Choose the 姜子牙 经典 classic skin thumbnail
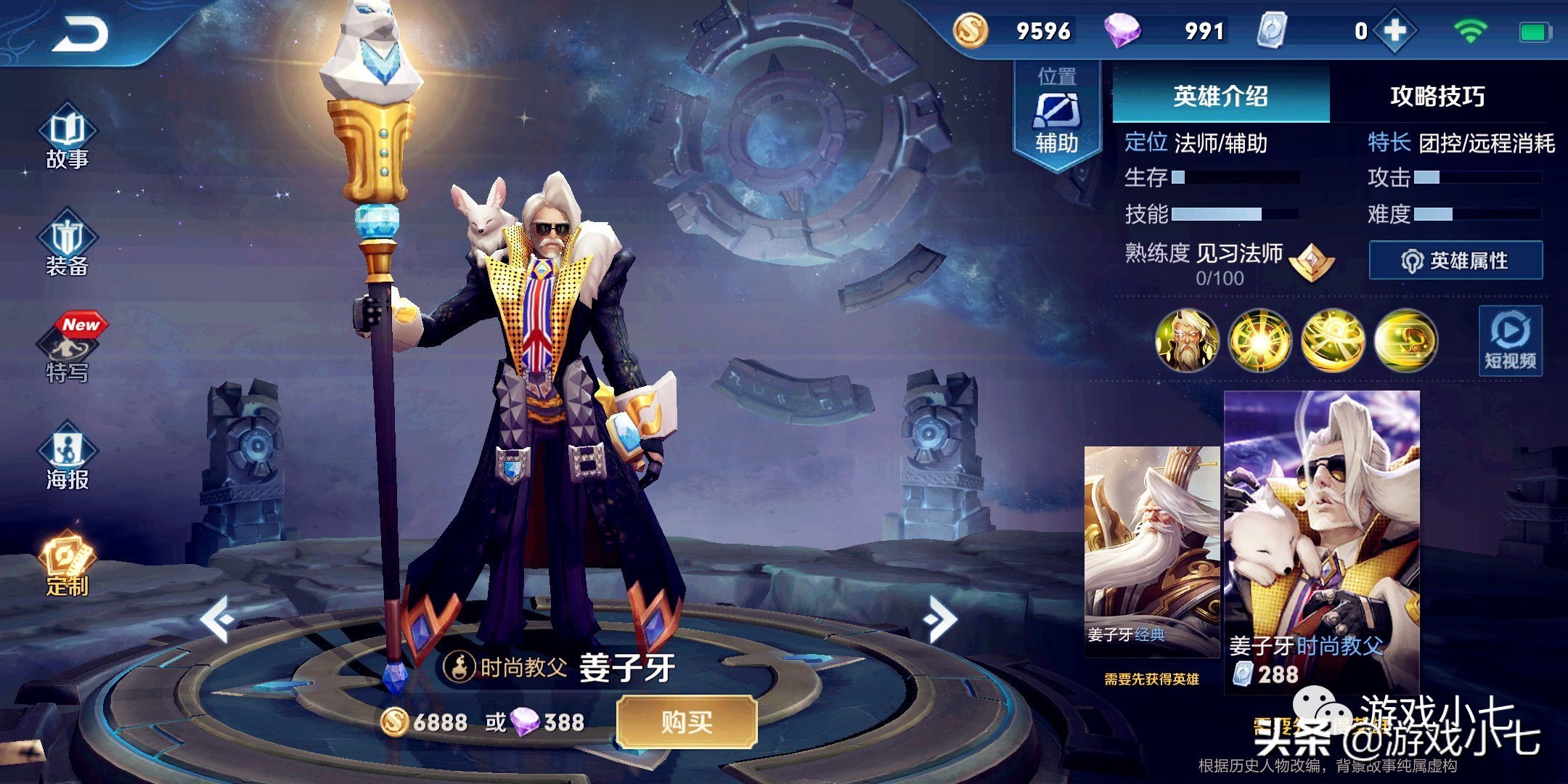The image size is (1568, 784). (1152, 552)
